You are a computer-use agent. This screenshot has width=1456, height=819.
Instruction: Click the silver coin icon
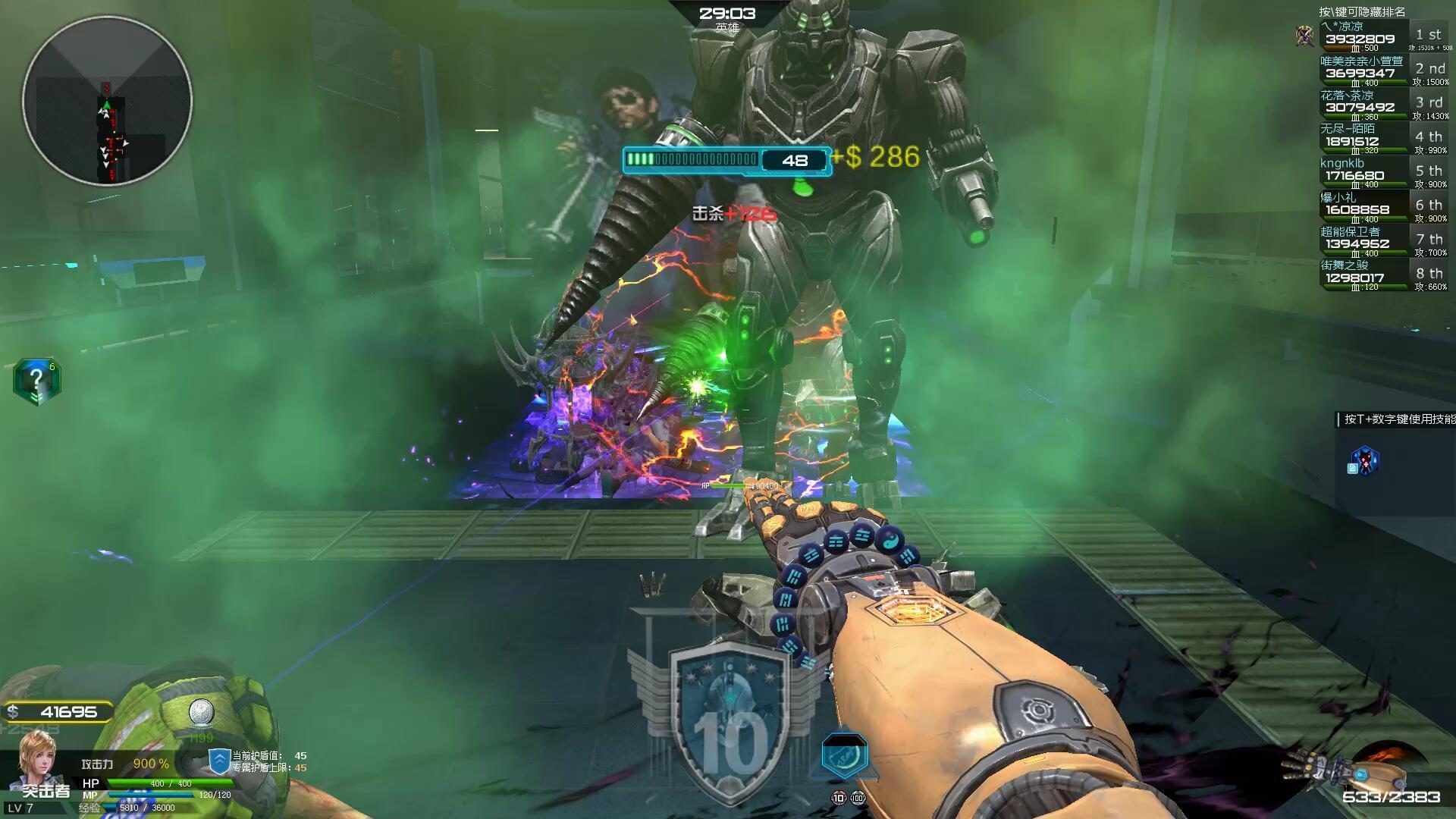click(201, 712)
